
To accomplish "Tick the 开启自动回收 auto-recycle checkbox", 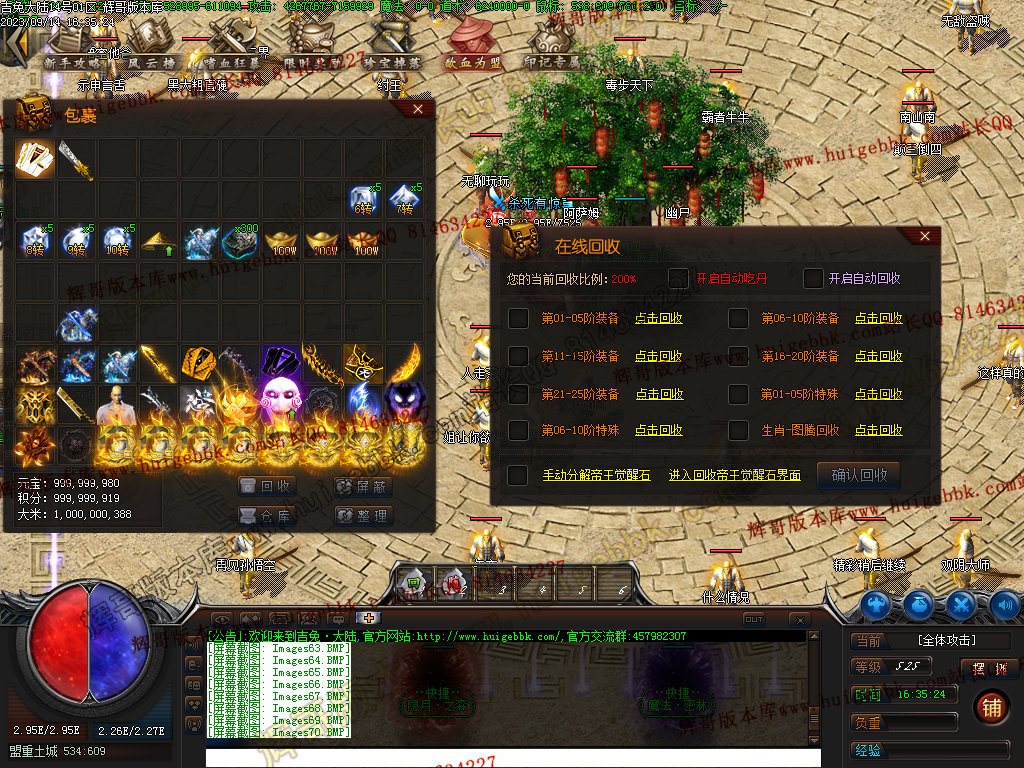I will [x=813, y=278].
